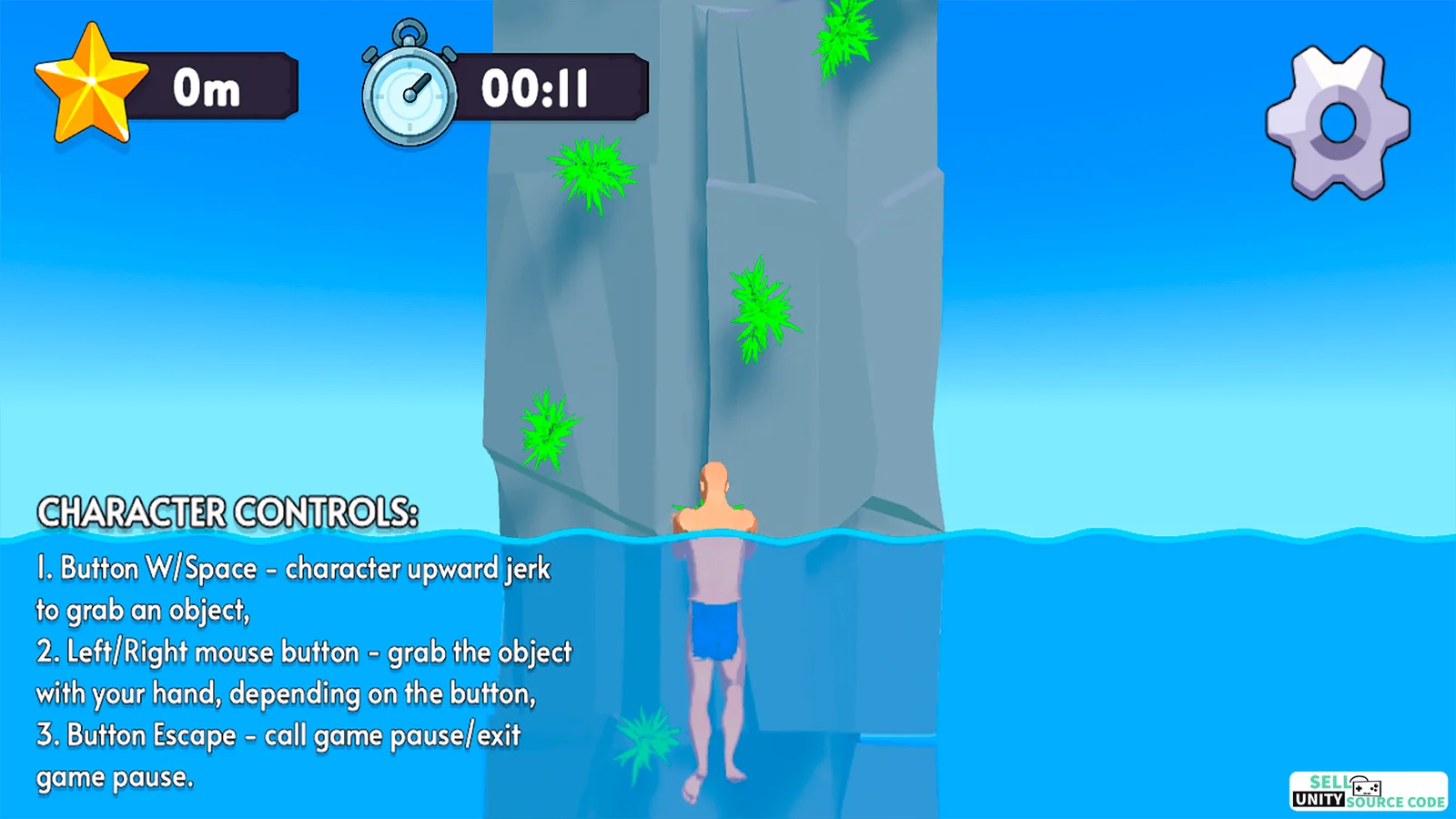
Task: Open the settings gear menu
Action: point(1337,123)
